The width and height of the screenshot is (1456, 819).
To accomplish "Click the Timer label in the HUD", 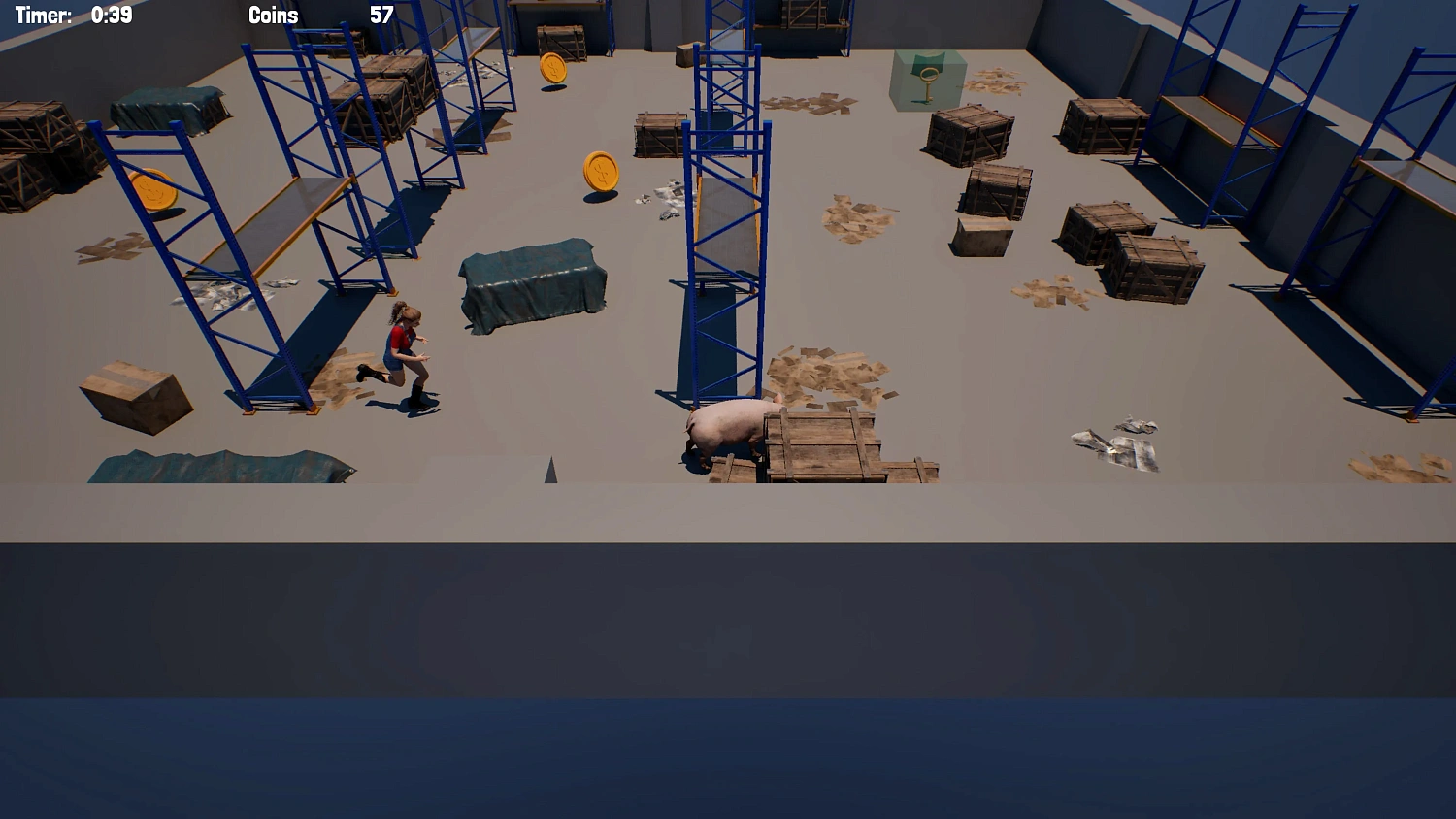I will pos(43,15).
